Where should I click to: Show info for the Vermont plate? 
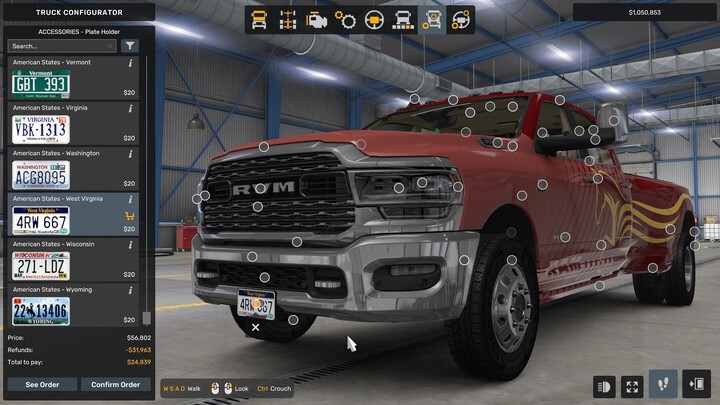click(131, 63)
